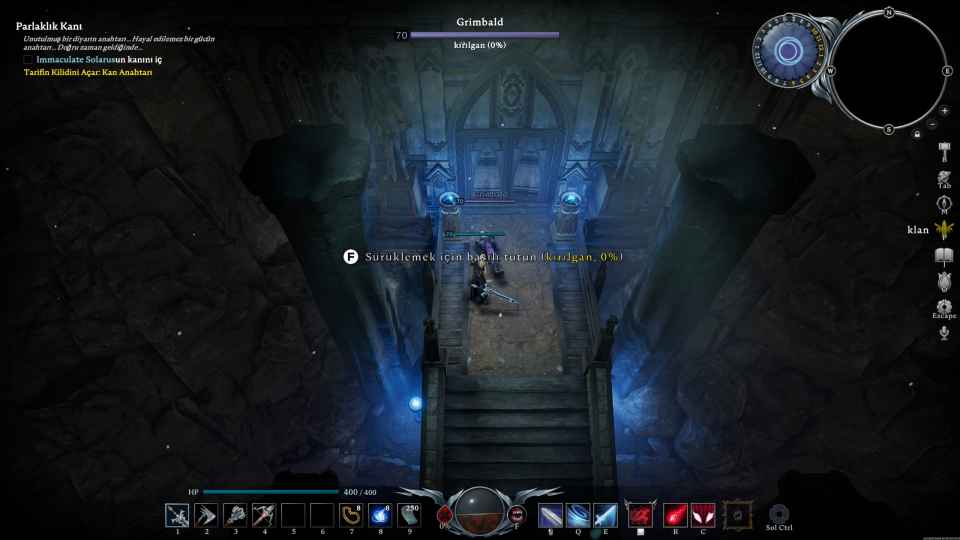Image resolution: width=960 pixels, height=540 pixels.
Task: Open the build menu hammer icon
Action: click(944, 150)
